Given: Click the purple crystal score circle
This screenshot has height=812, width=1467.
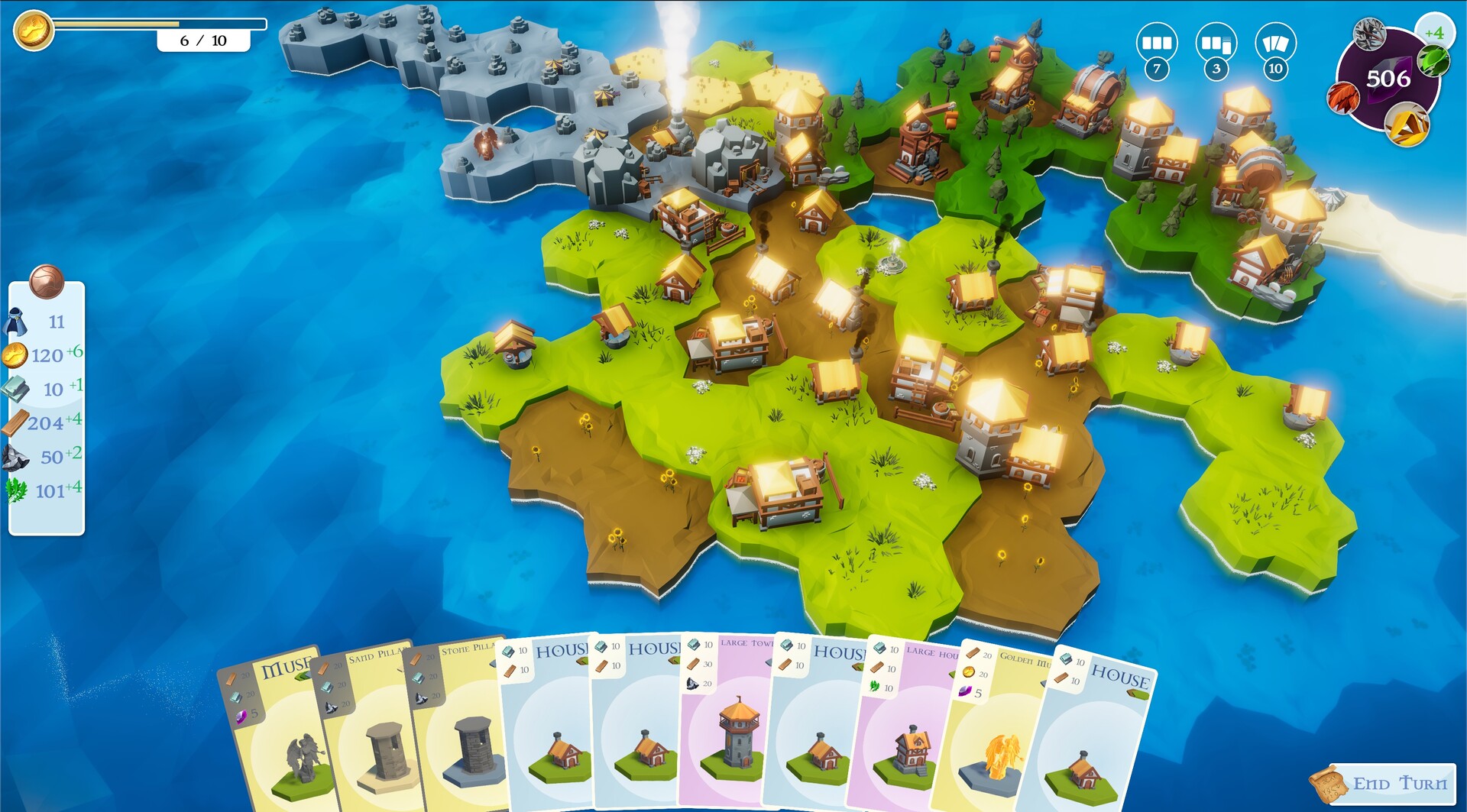Looking at the screenshot, I should 1388,79.
